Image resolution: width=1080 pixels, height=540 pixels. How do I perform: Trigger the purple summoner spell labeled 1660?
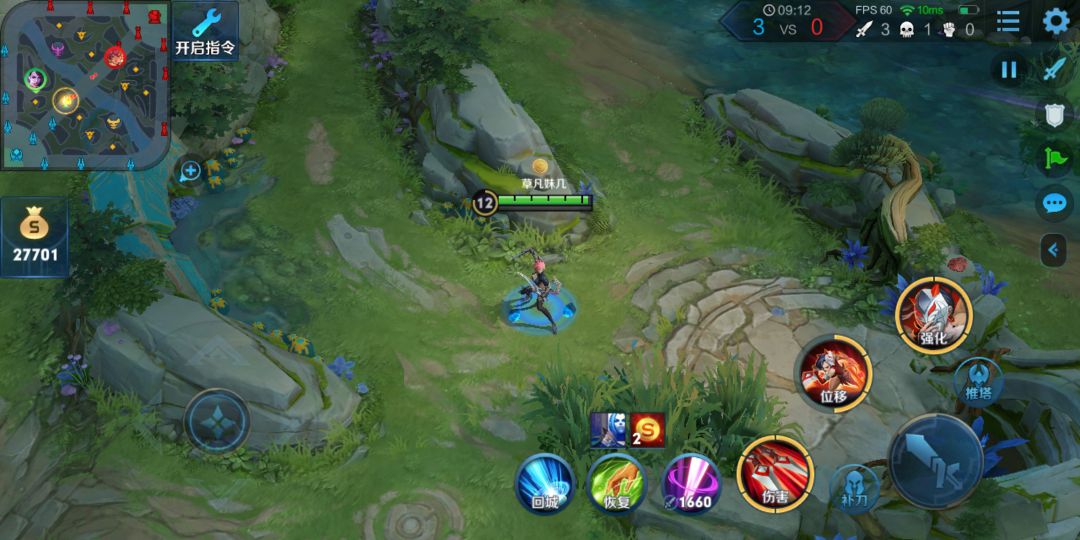tap(690, 484)
